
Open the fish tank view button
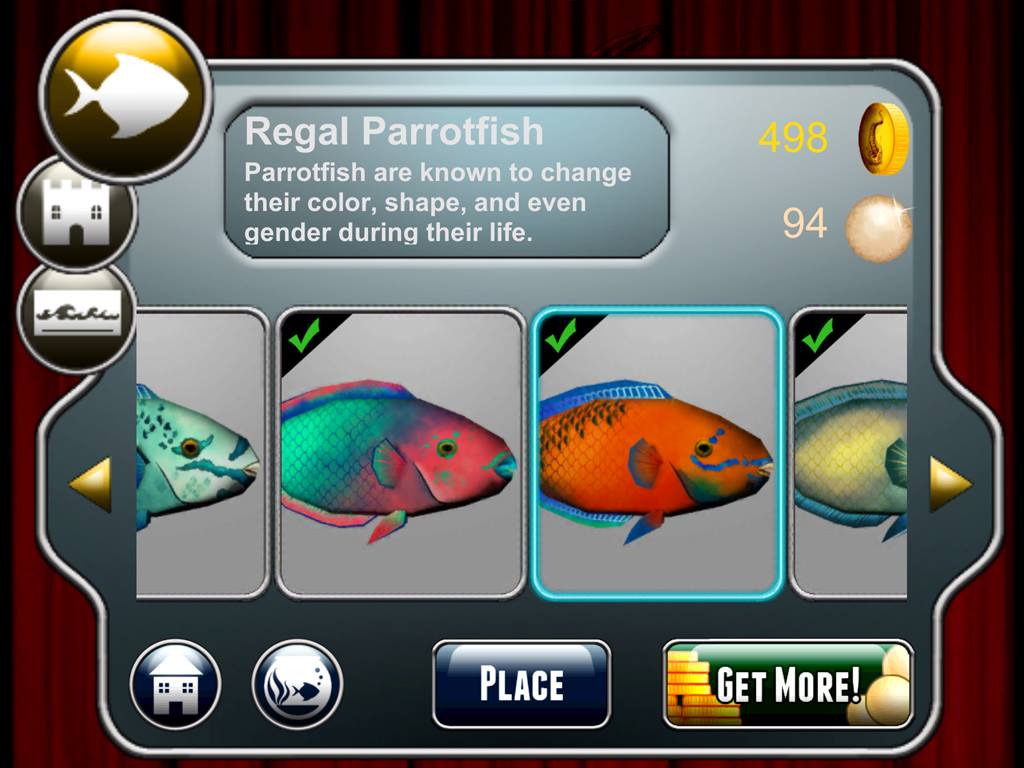[x=297, y=685]
